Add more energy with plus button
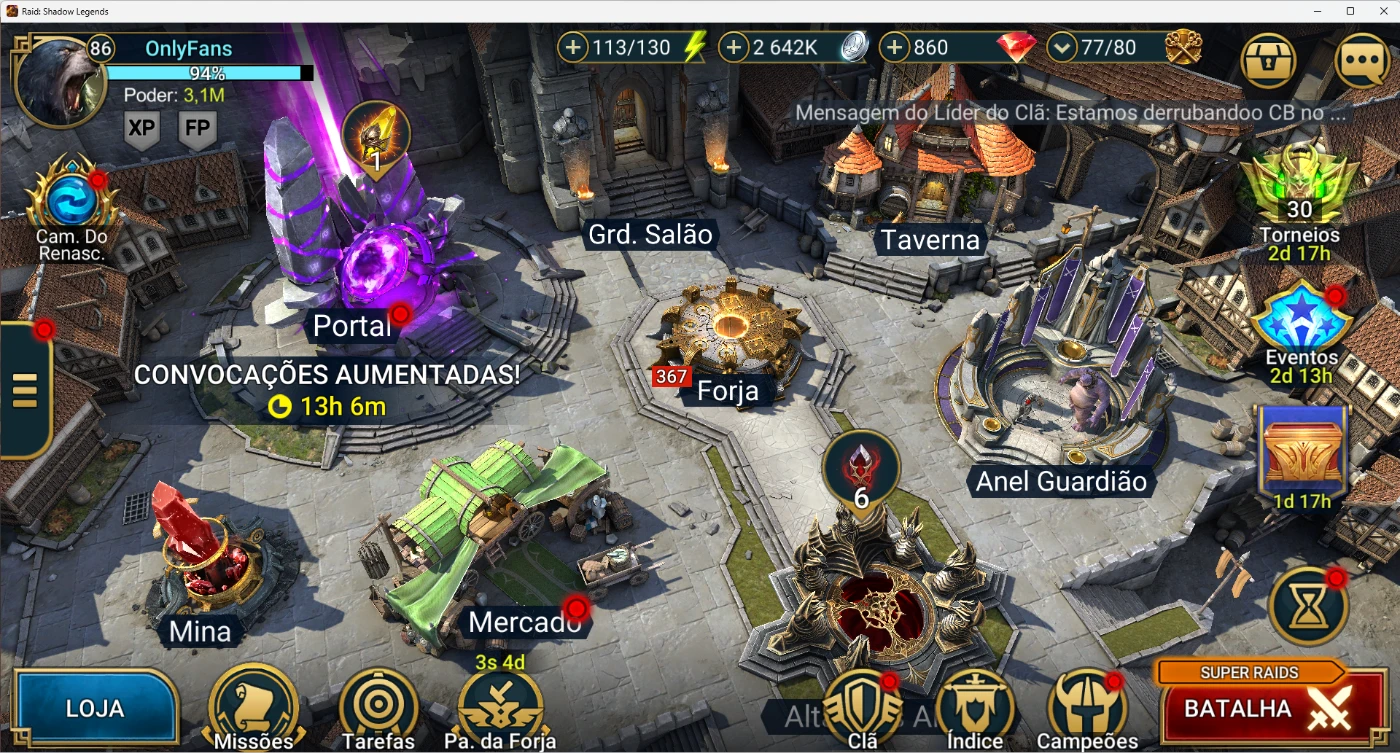This screenshot has width=1400, height=753. 573,47
